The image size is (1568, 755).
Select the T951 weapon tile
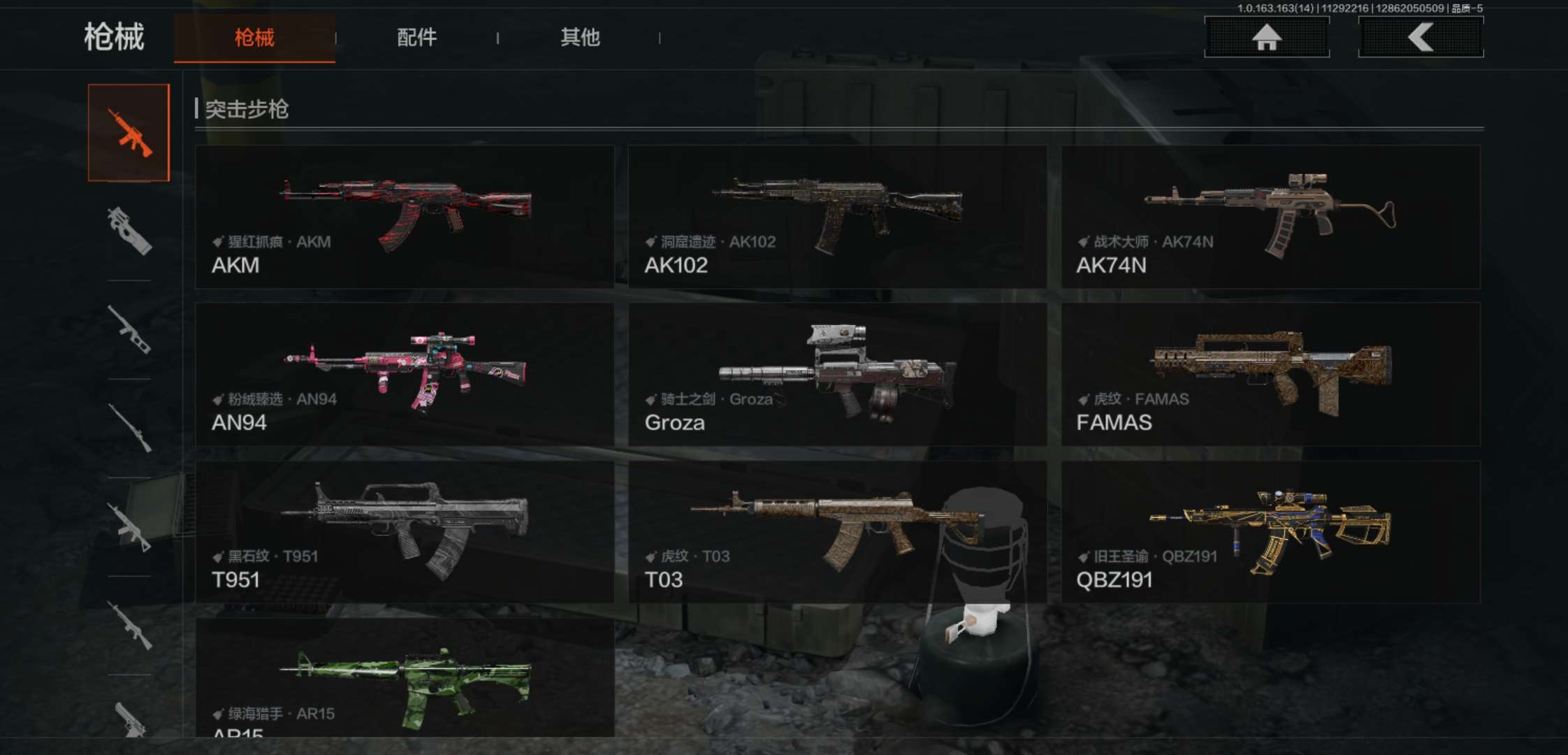coord(405,531)
